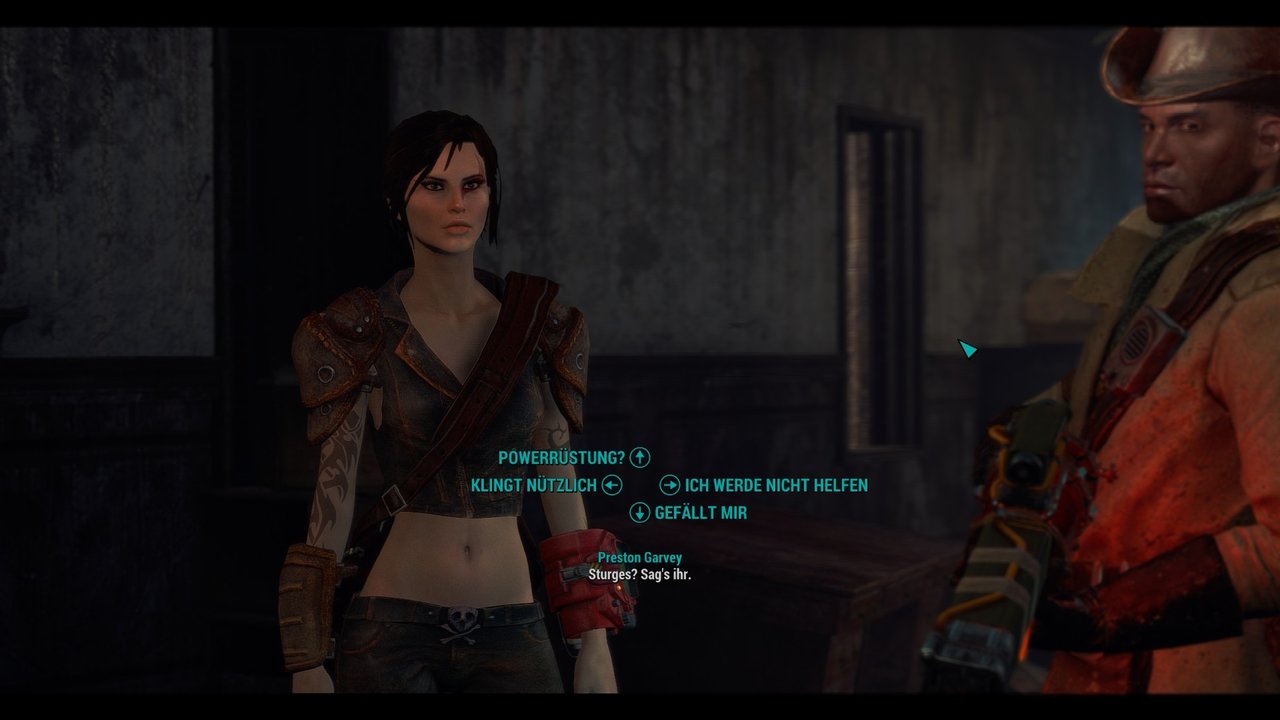Choose the "Klingt nützlich" reply

click(x=534, y=486)
